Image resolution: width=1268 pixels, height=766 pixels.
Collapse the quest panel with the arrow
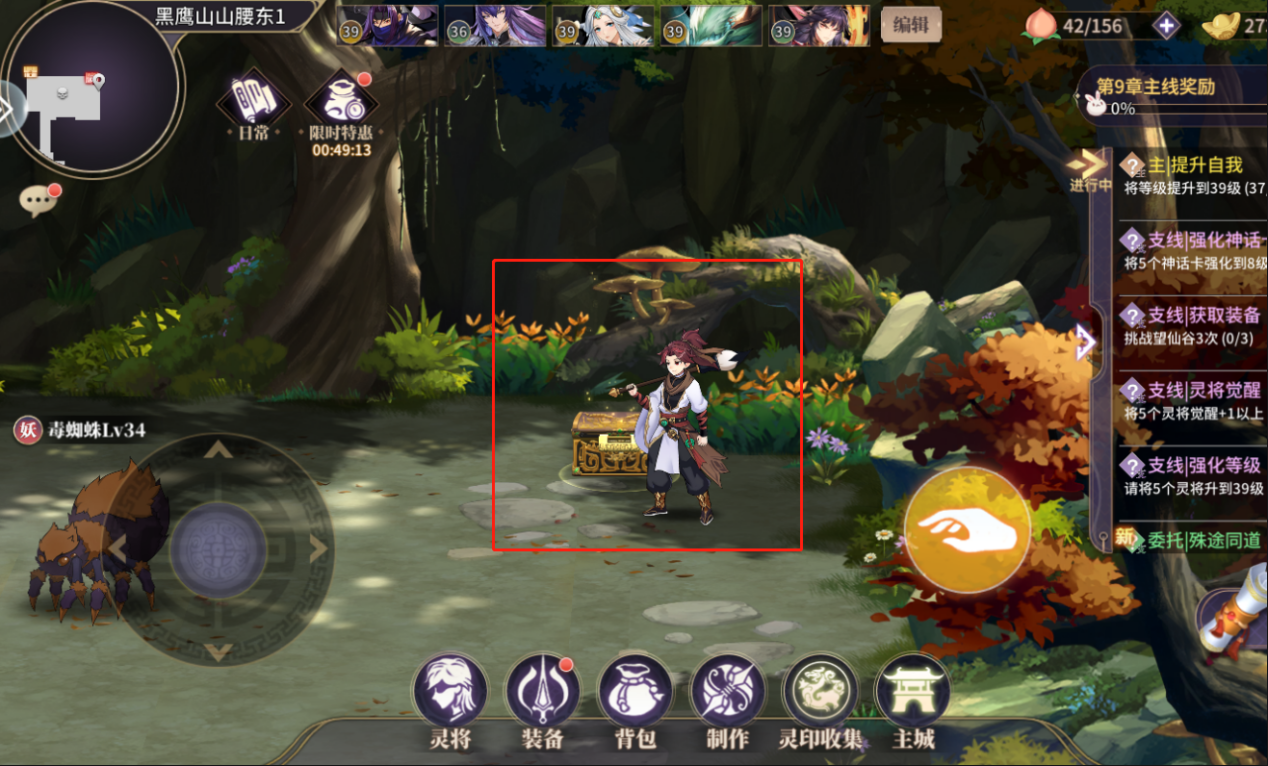click(1086, 345)
